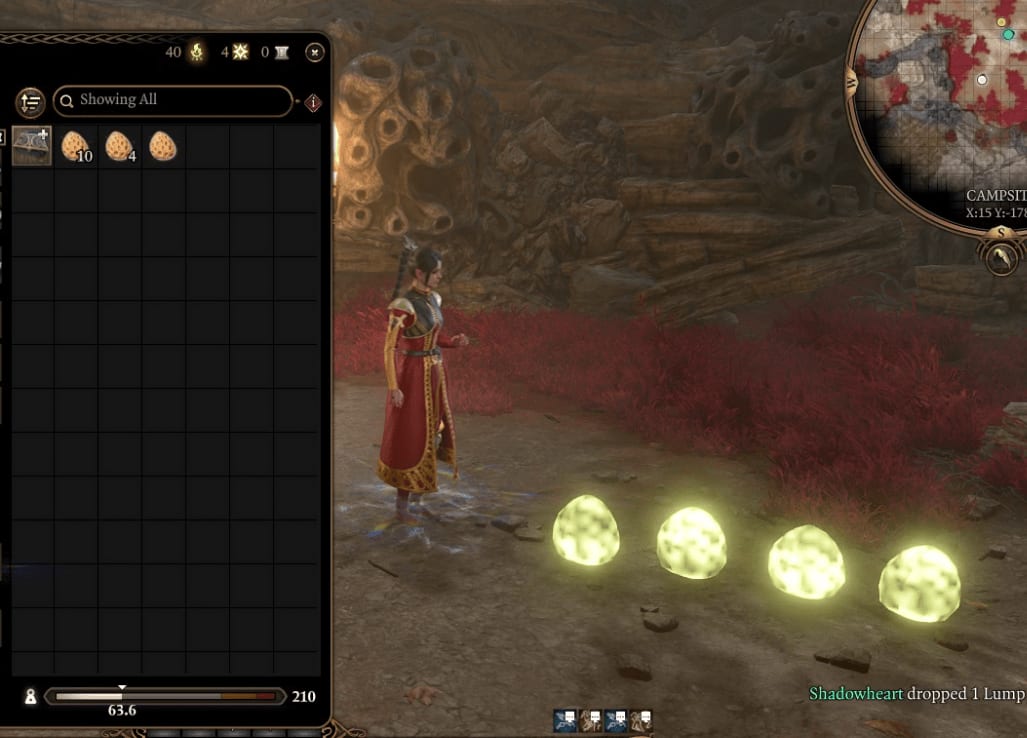Click the minimap's left edge toggle arrow
Image resolution: width=1027 pixels, height=738 pixels.
click(x=852, y=80)
